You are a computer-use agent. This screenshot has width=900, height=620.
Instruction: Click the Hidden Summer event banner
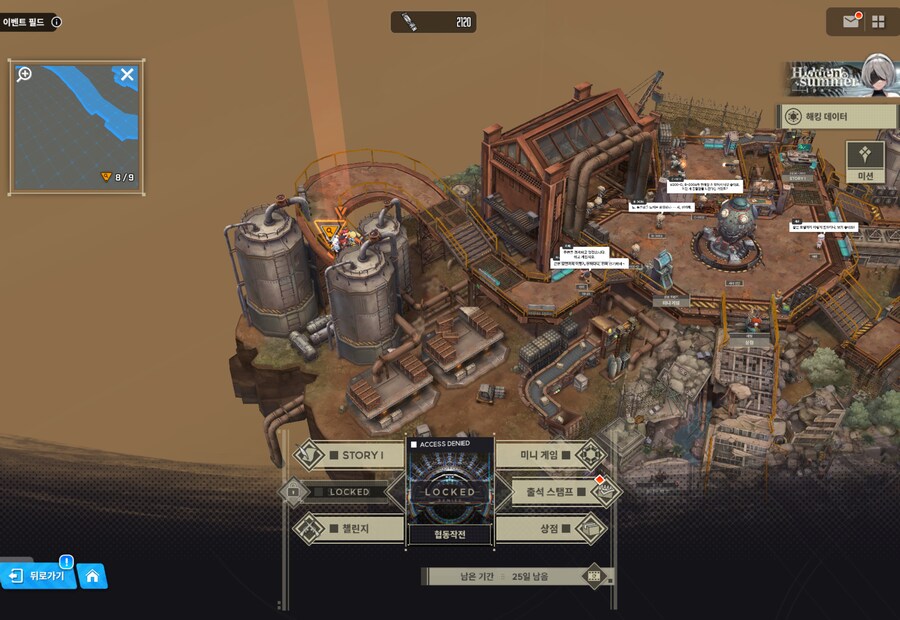(x=838, y=77)
